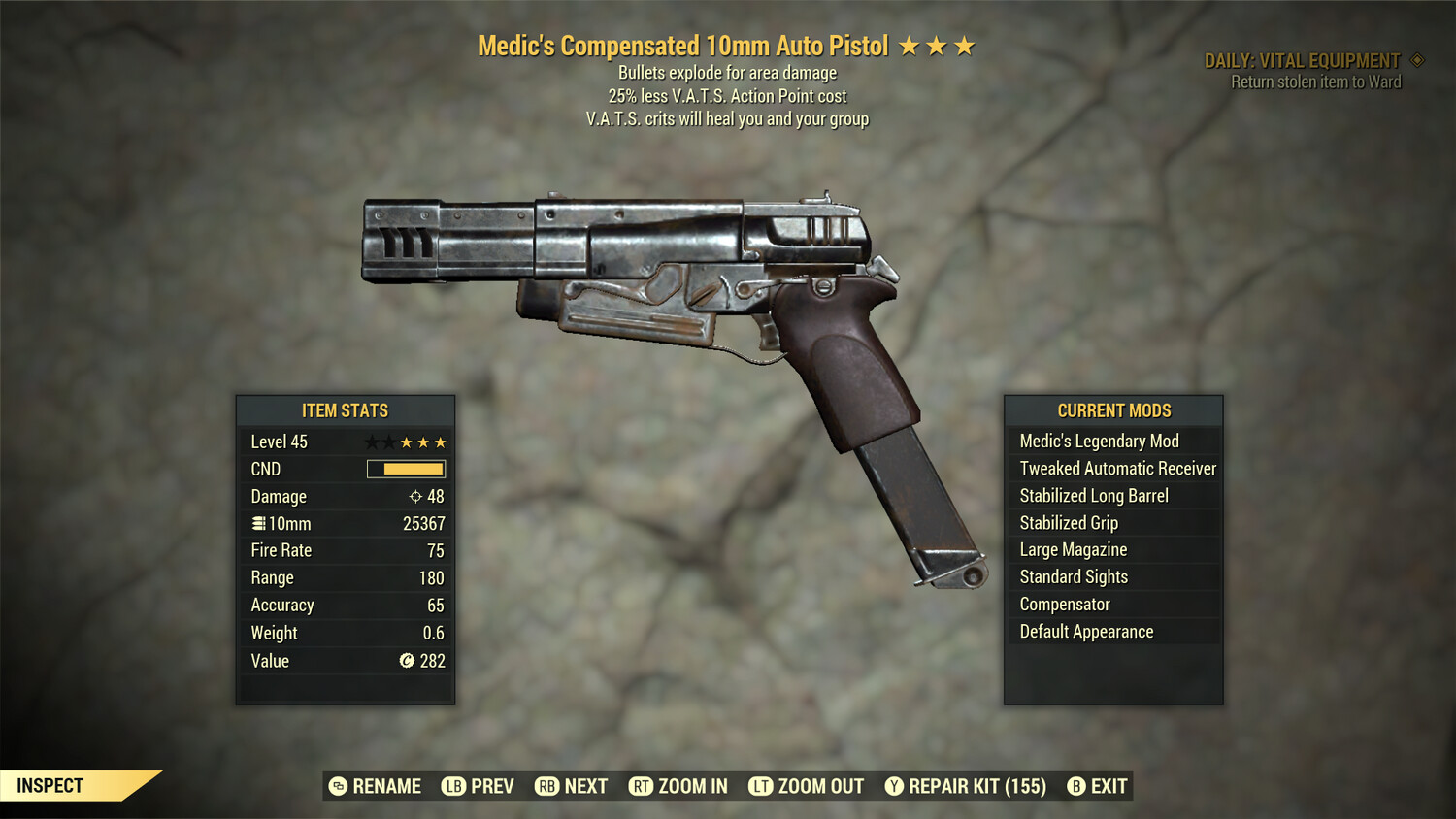1456x819 pixels.
Task: Select the Large Magazine mod entry
Action: [1073, 549]
